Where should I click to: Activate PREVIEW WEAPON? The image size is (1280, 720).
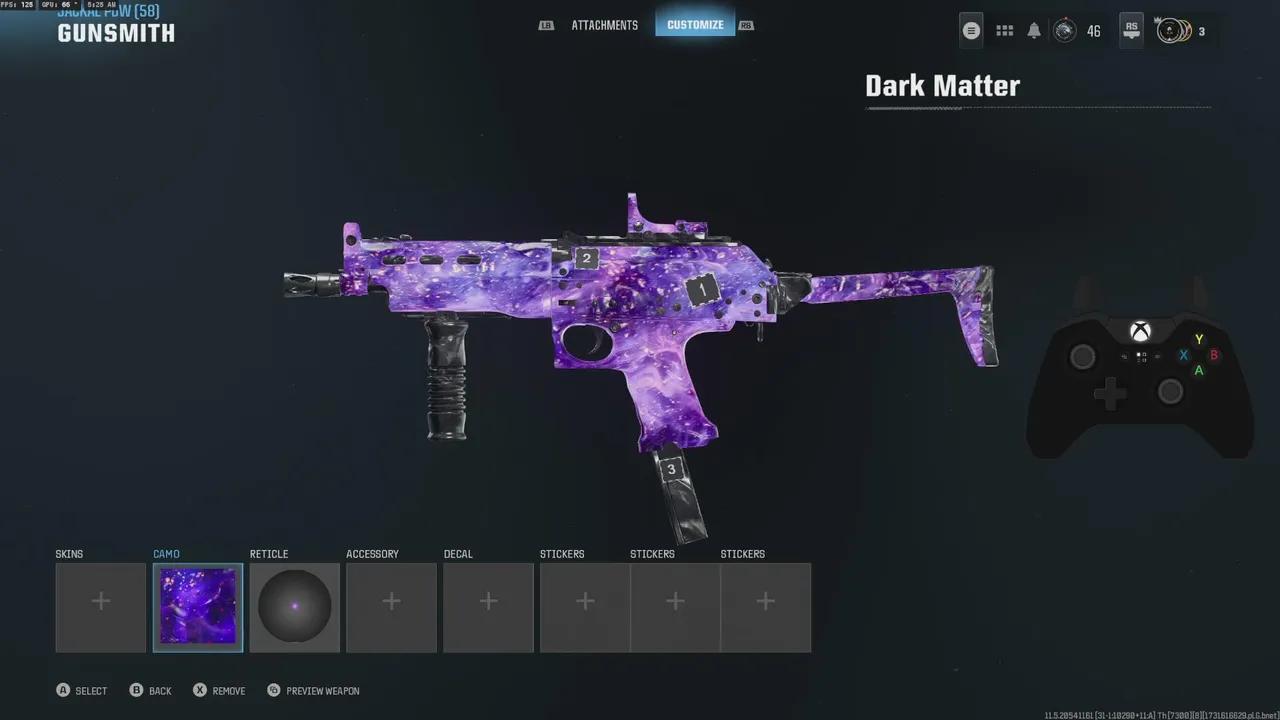313,690
